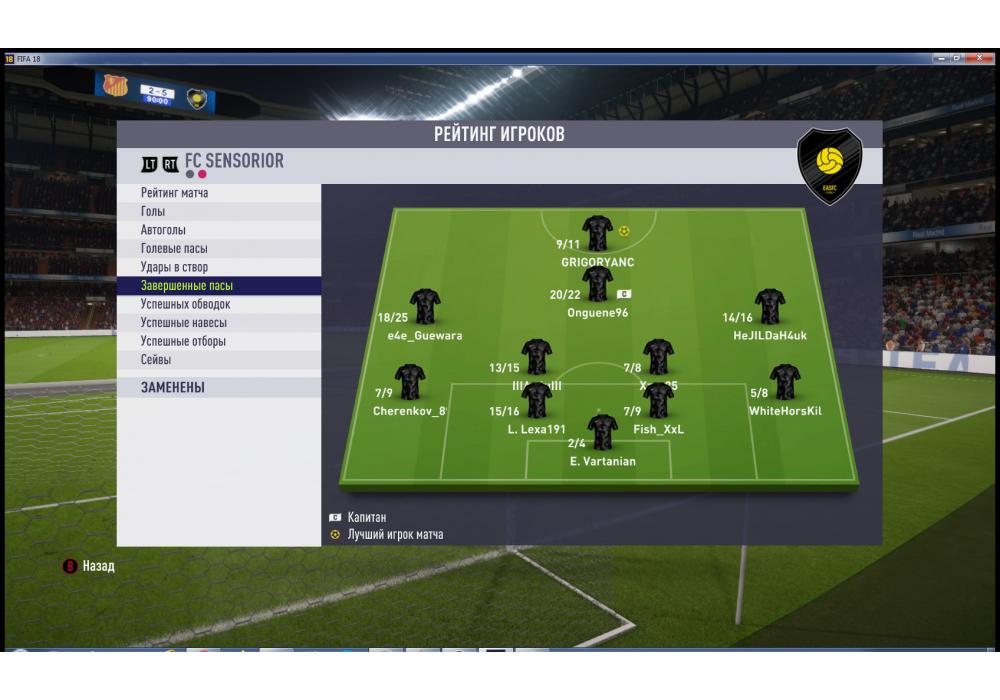The height and width of the screenshot is (700, 1000).
Task: Switch to Удары в створ stats
Action: (x=175, y=267)
